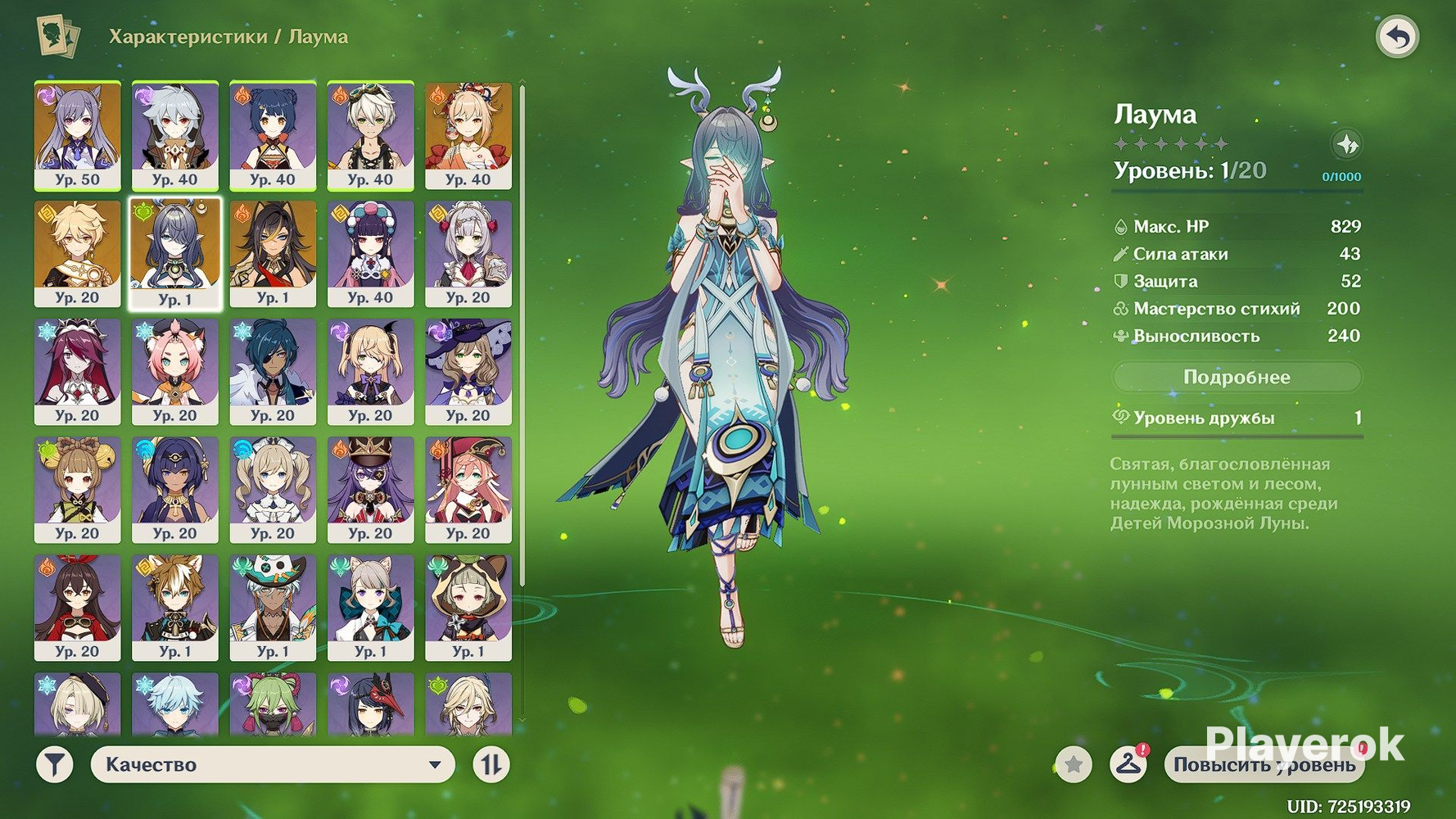Select Yoimiya's character portrait
1456x819 pixels.
pyautogui.click(x=468, y=135)
